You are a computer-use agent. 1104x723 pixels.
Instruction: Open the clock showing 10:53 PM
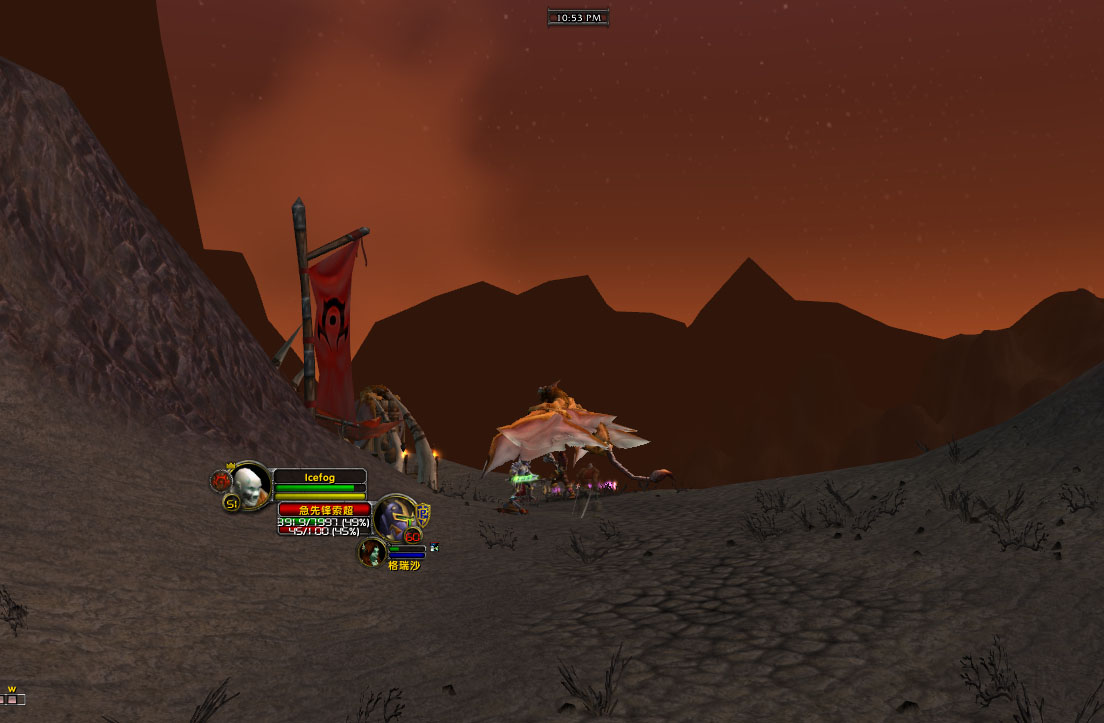click(x=578, y=17)
